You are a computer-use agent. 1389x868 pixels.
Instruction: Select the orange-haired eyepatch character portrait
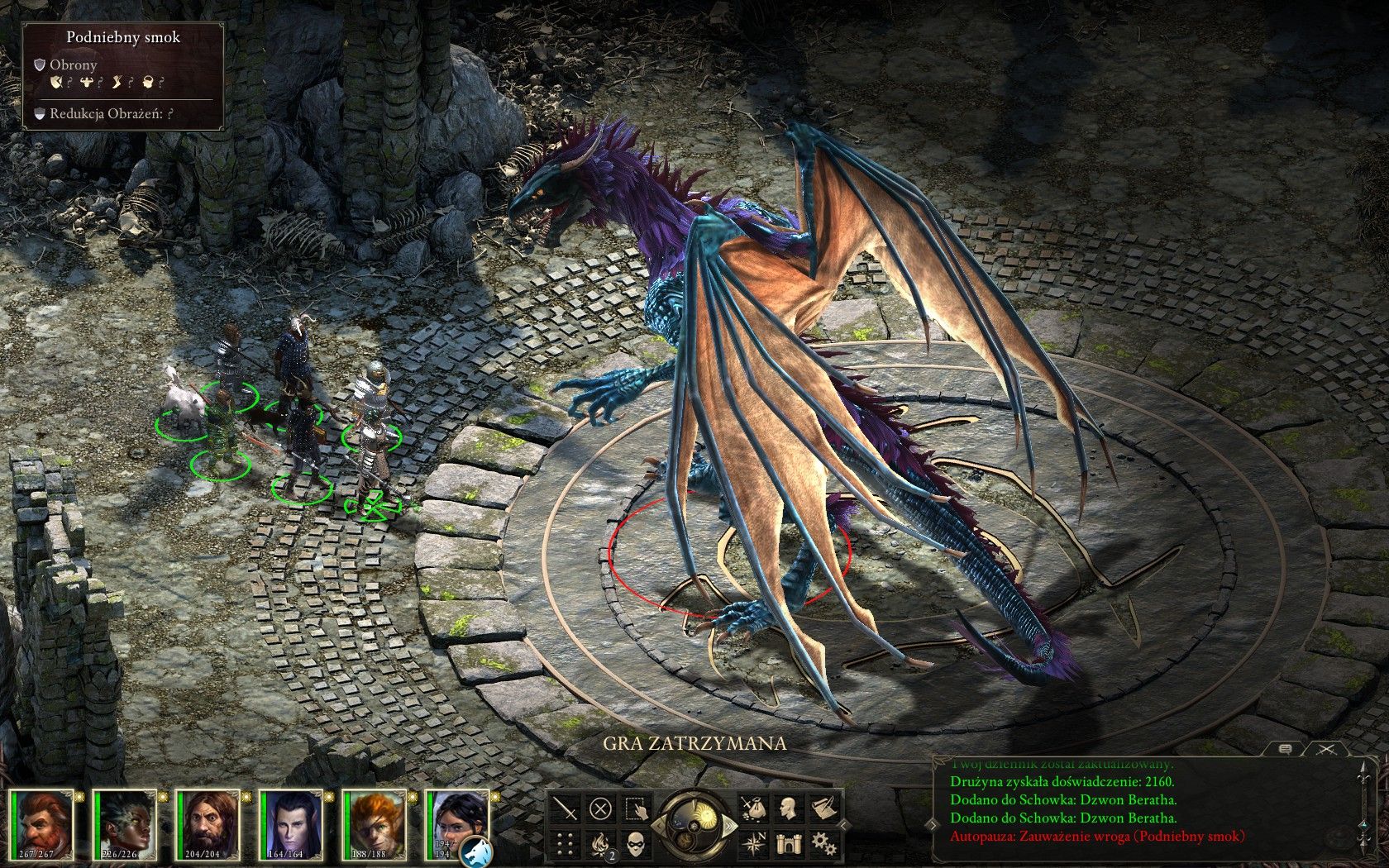374,826
